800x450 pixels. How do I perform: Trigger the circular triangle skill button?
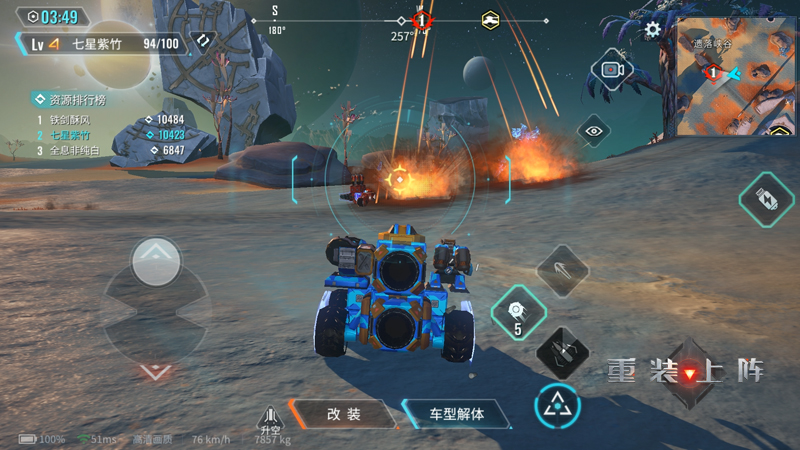[x=557, y=405]
